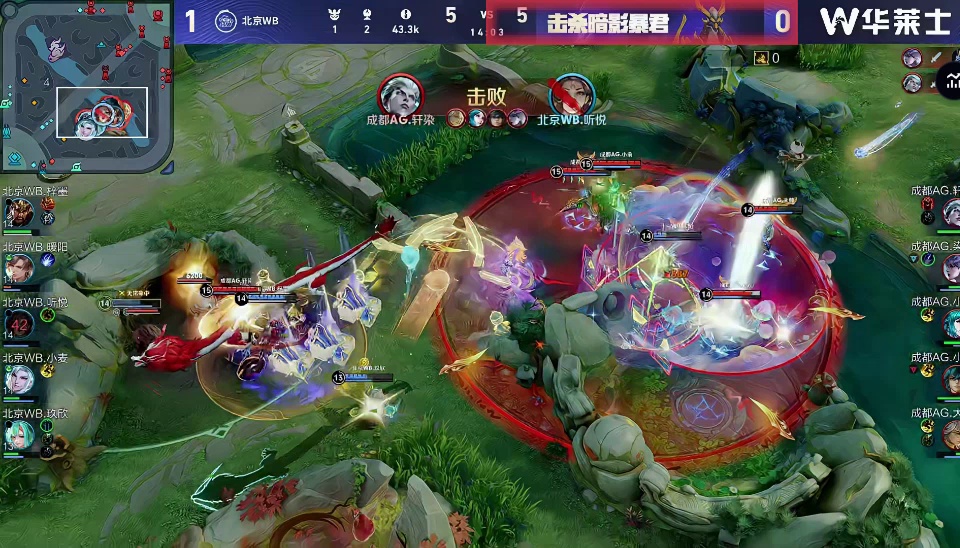The image size is (960, 548).
Task: Select 北京WB.暖阳's hero portrait
Action: (18, 268)
